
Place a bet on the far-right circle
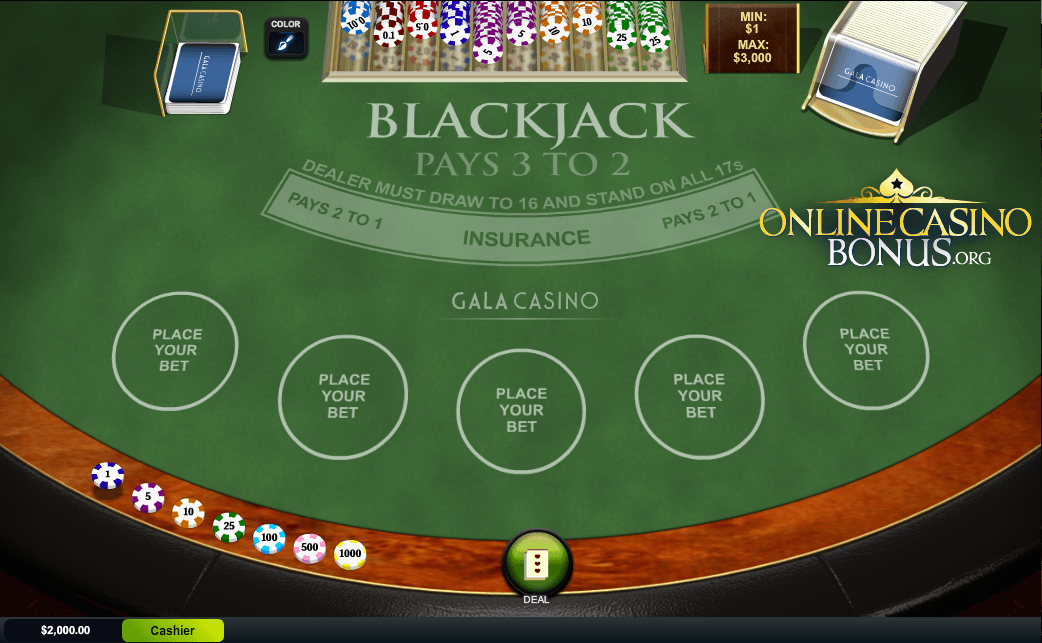pyautogui.click(x=866, y=350)
